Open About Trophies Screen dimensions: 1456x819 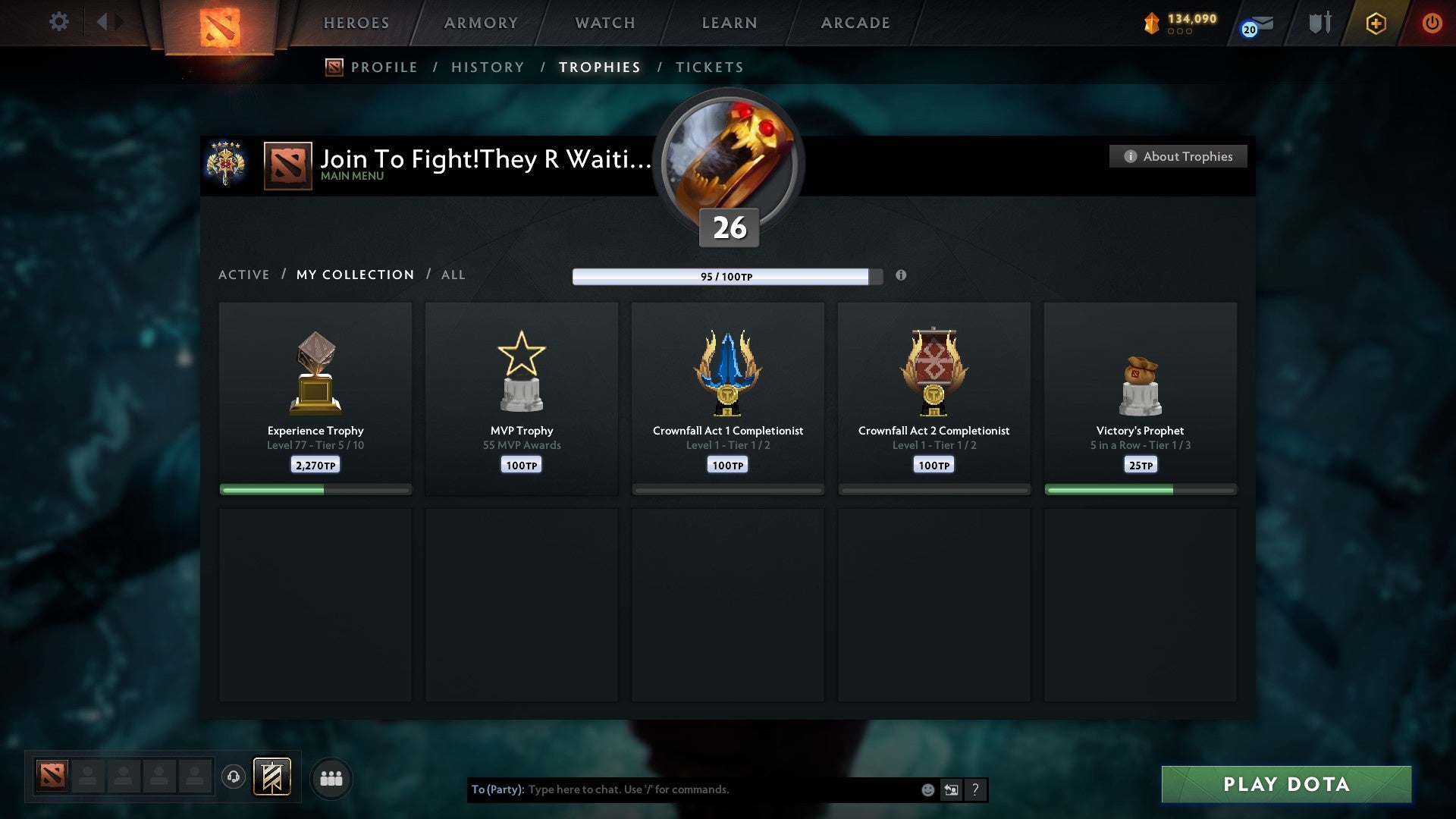[x=1177, y=156]
